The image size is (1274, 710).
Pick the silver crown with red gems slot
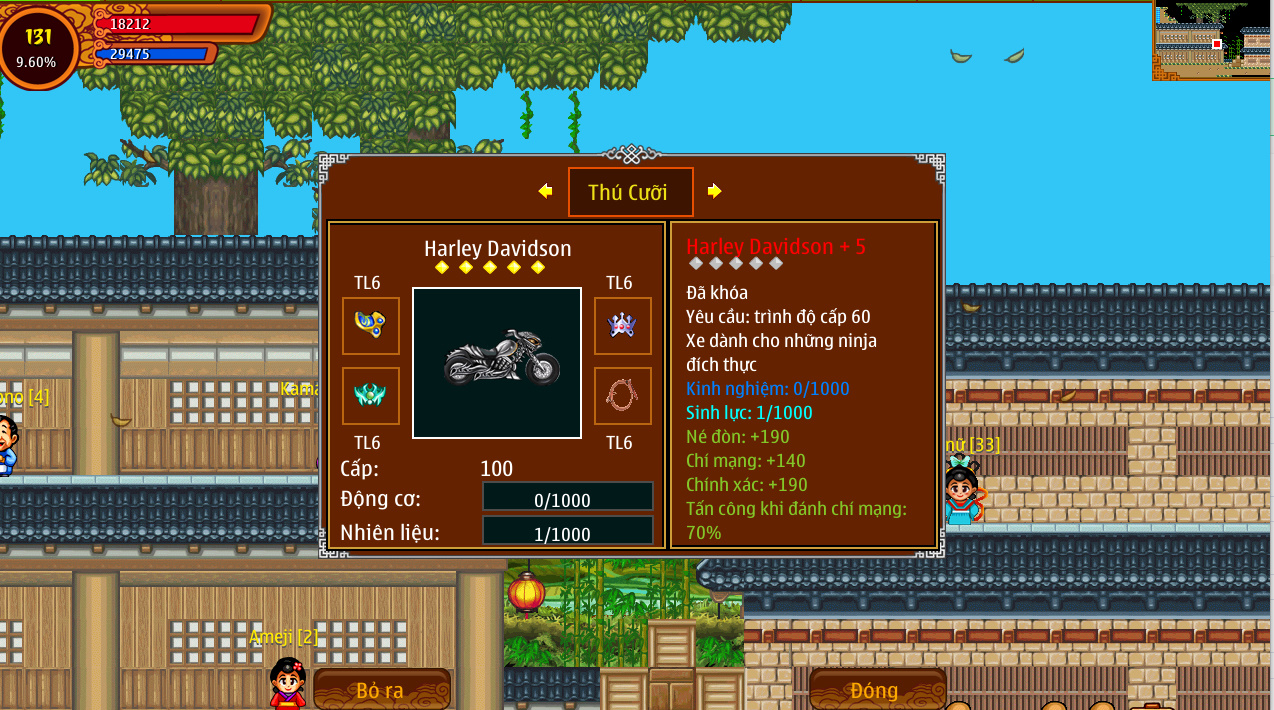(x=622, y=325)
